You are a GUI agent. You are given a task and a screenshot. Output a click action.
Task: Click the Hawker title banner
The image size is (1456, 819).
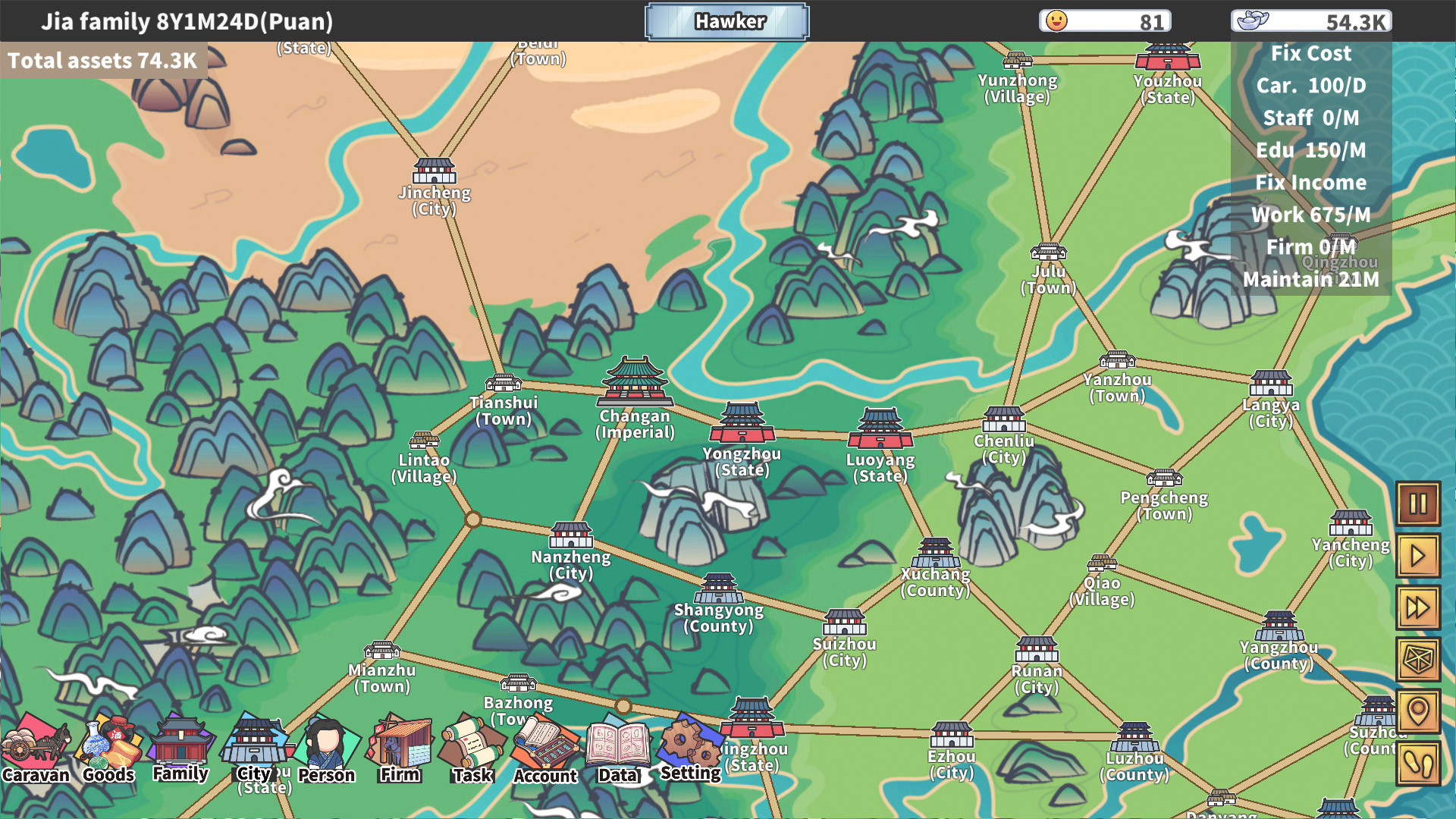tap(726, 21)
